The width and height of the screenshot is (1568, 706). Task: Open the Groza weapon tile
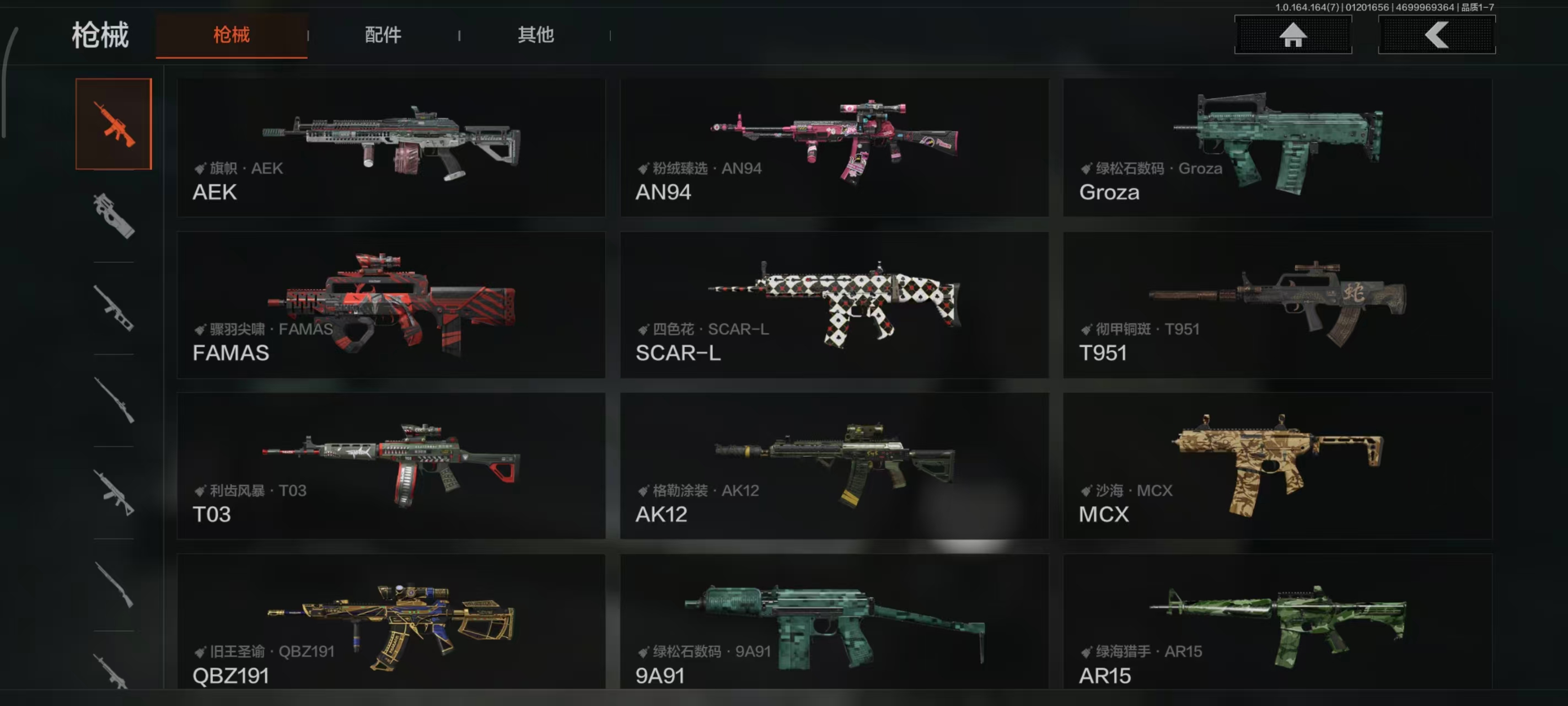(x=1277, y=147)
